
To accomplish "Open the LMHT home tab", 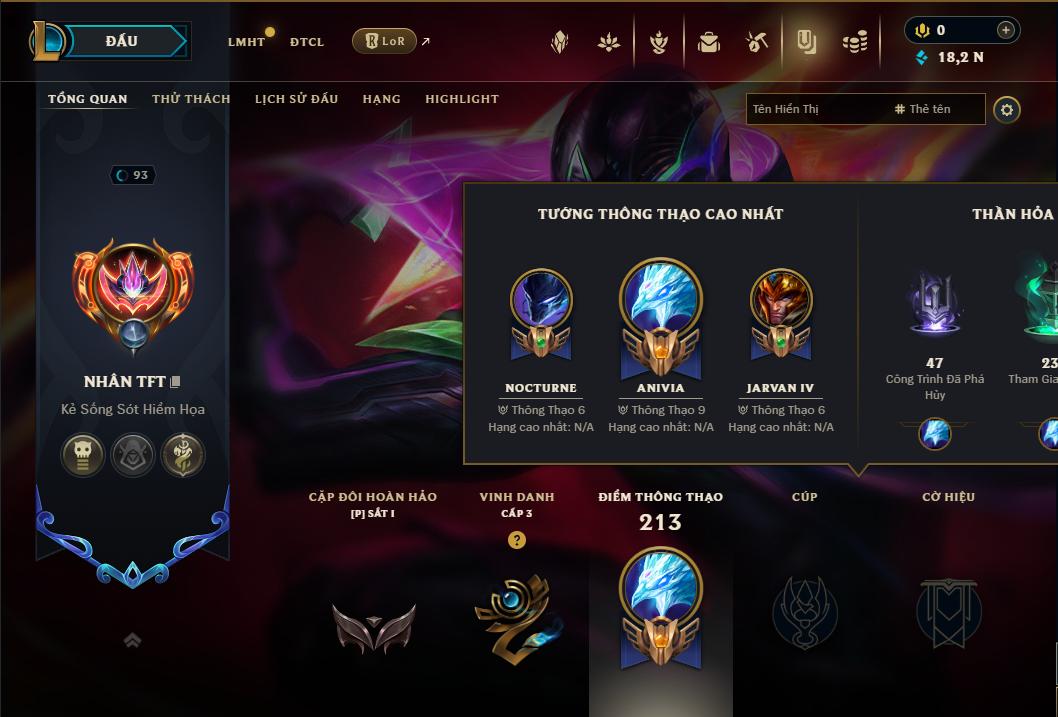I will coord(246,42).
